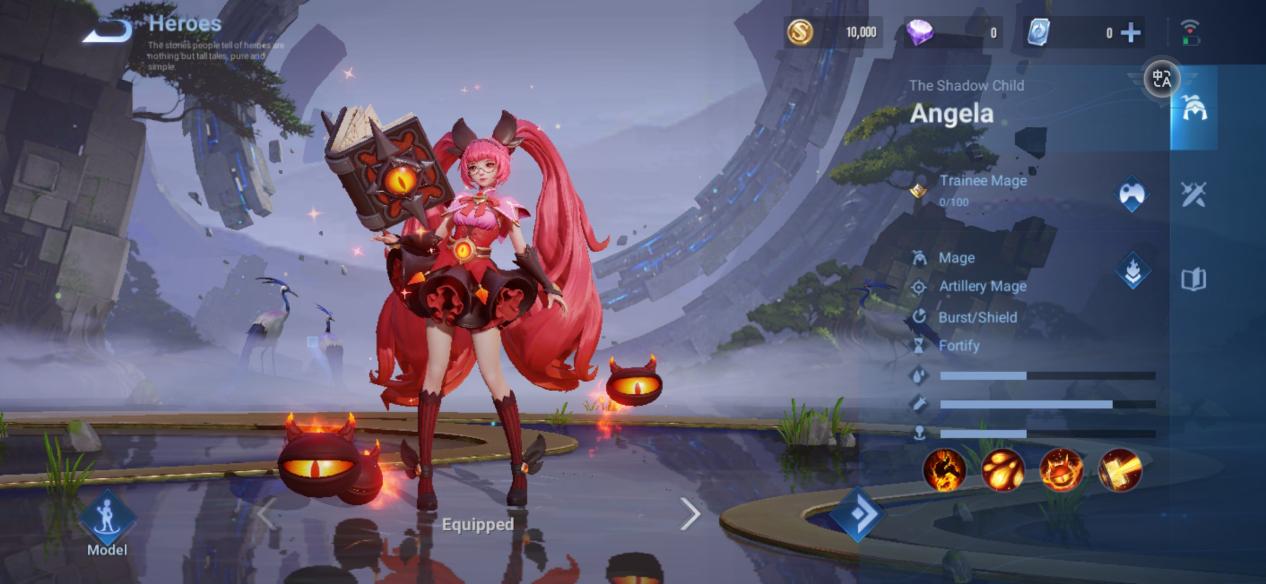This screenshot has height=584, width=1266.
Task: Open the crossed swords tab
Action: point(1193,194)
